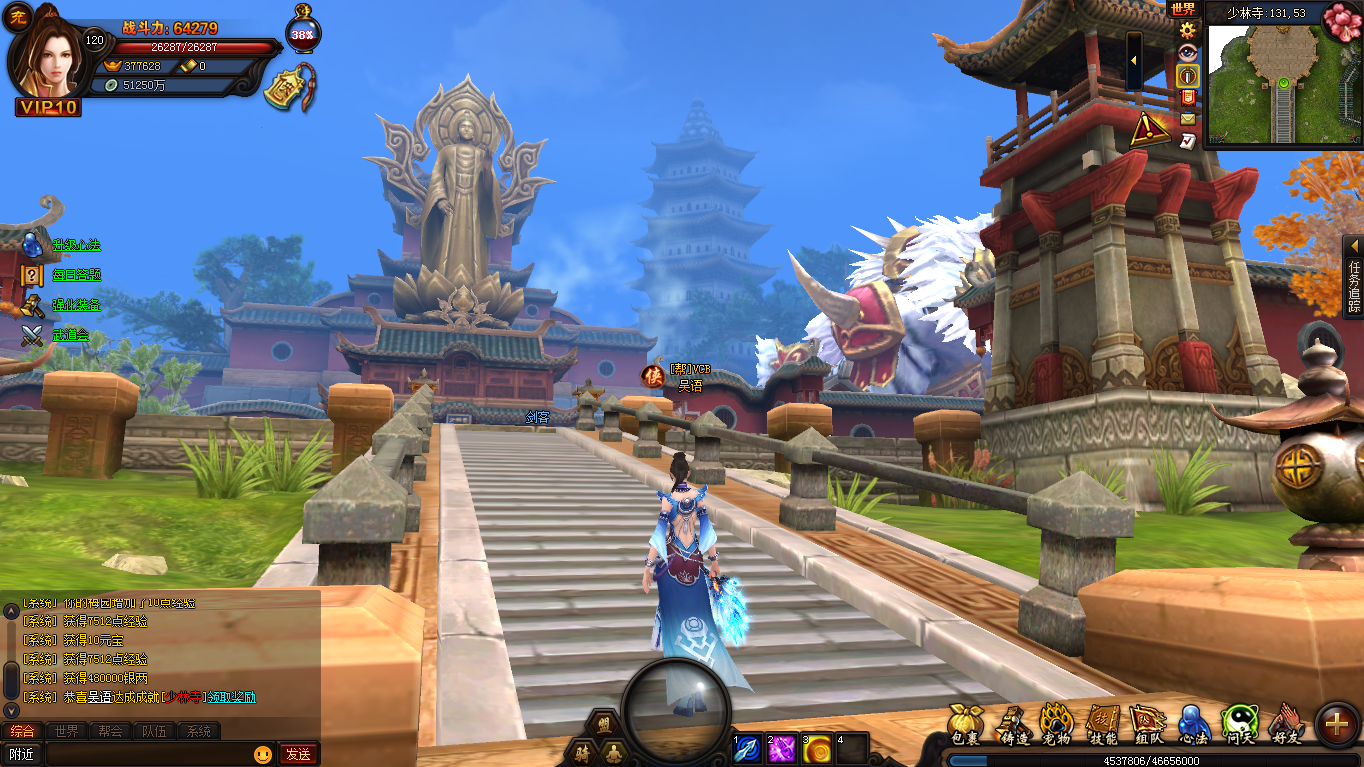Switch to the 世界 chat tab
The width and height of the screenshot is (1364, 767).
[x=66, y=731]
